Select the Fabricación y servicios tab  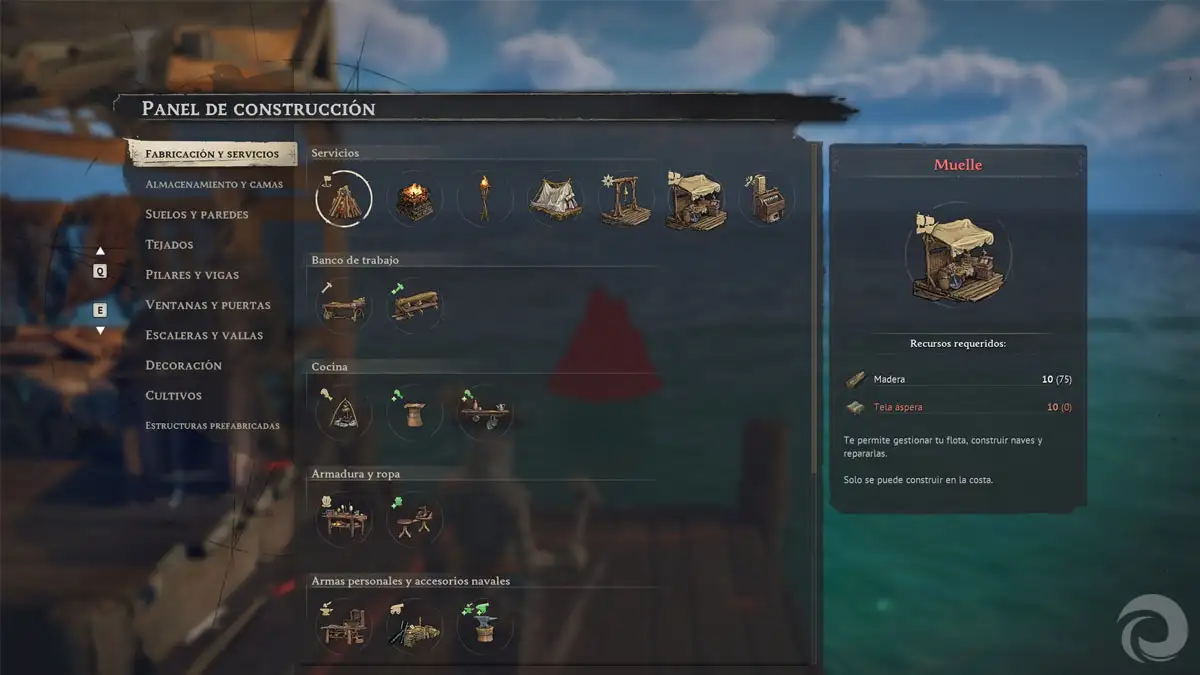(x=212, y=154)
